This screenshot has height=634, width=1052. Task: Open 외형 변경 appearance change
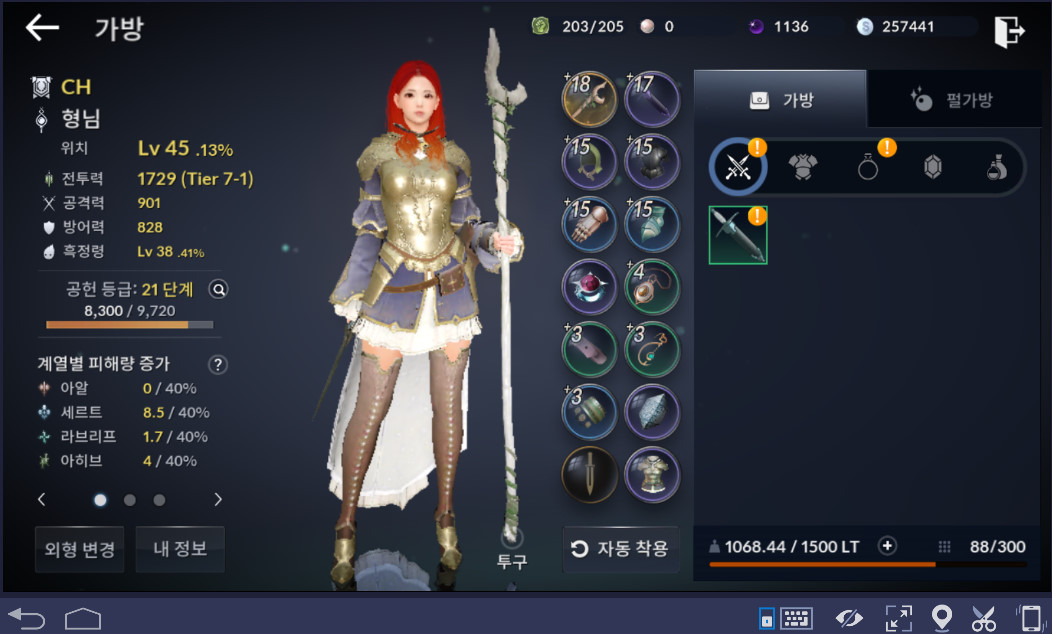click(x=79, y=549)
